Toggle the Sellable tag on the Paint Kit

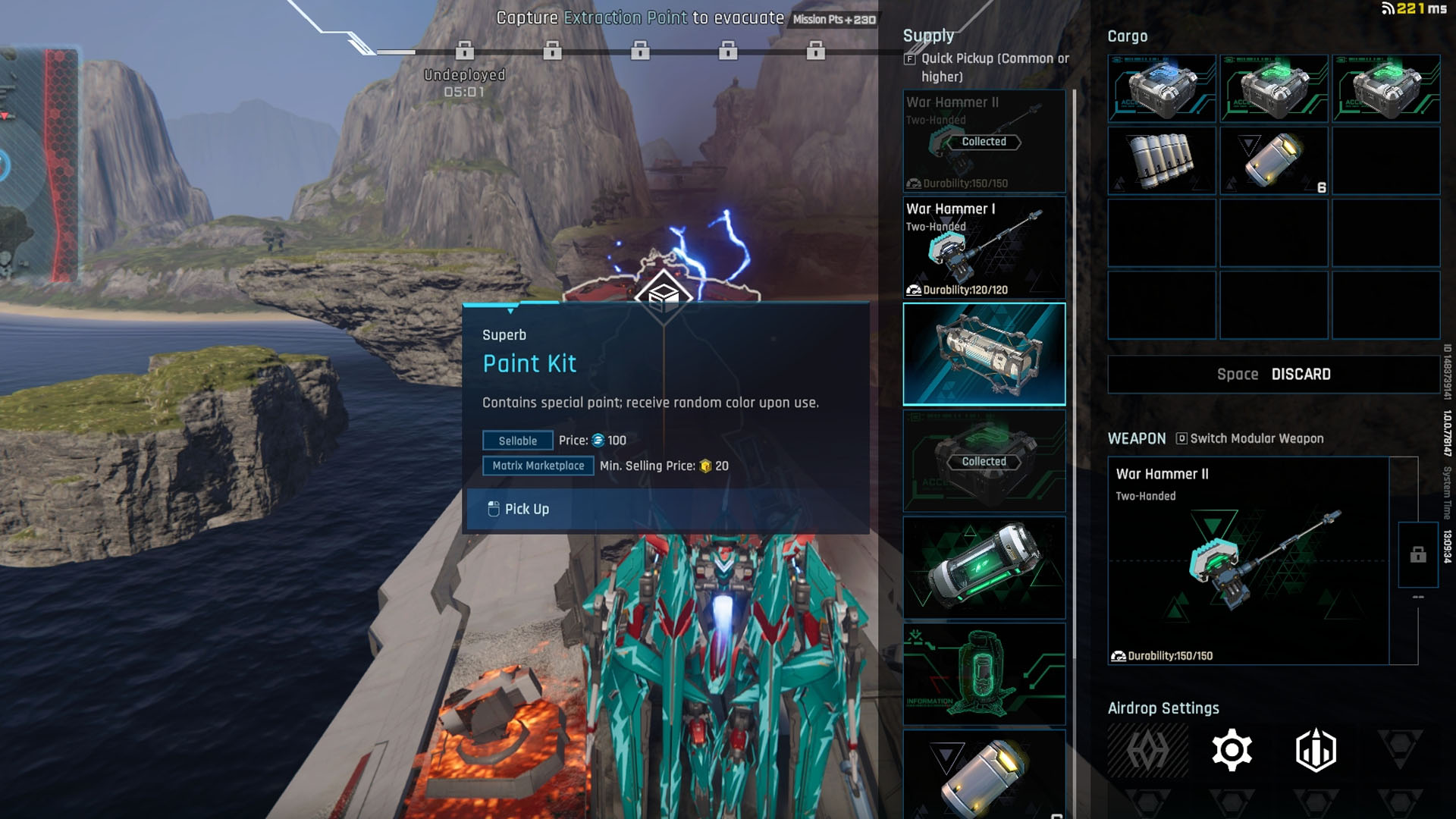pyautogui.click(x=518, y=441)
